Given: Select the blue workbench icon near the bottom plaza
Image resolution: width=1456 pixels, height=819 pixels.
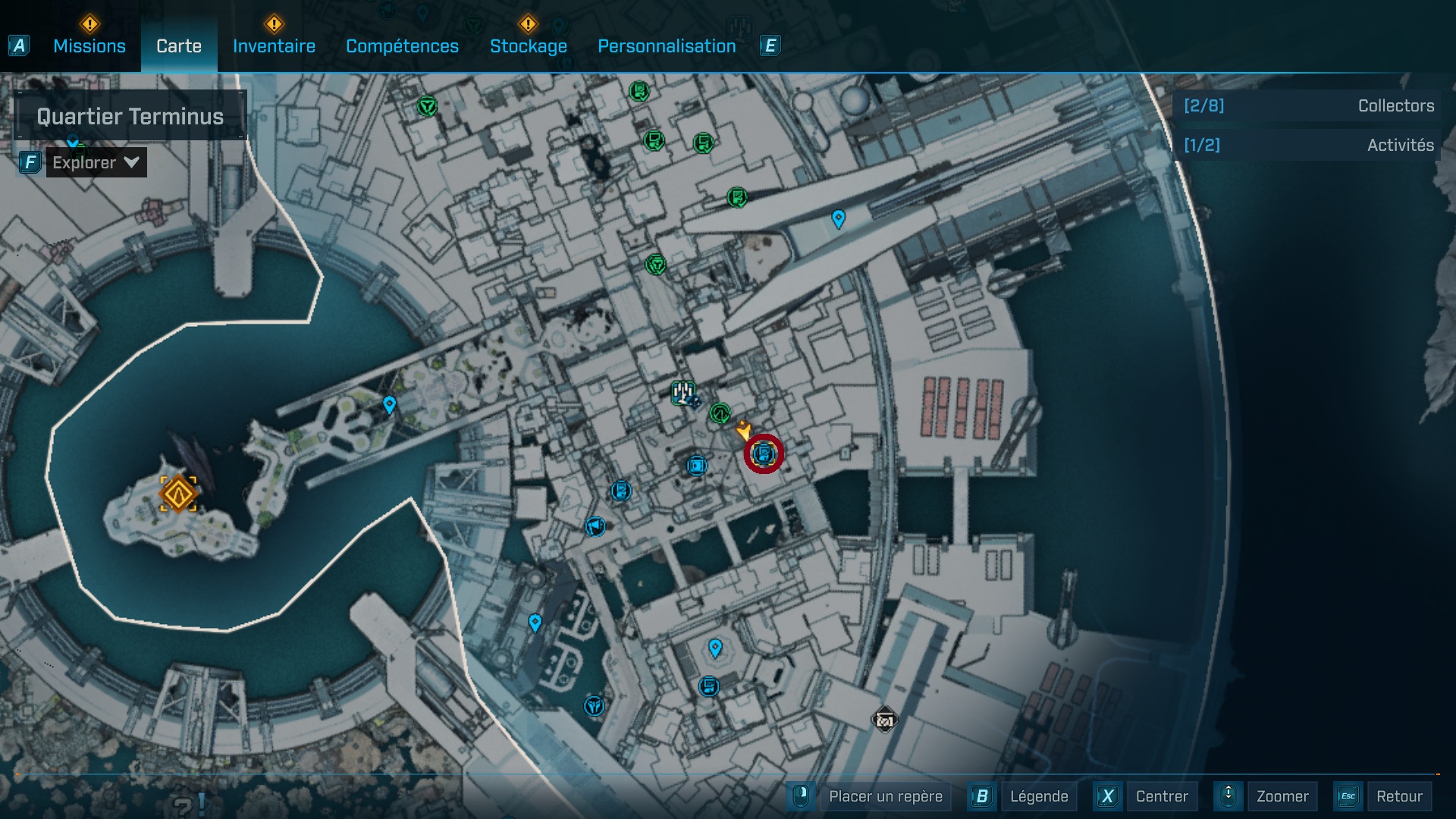Looking at the screenshot, I should tap(710, 686).
